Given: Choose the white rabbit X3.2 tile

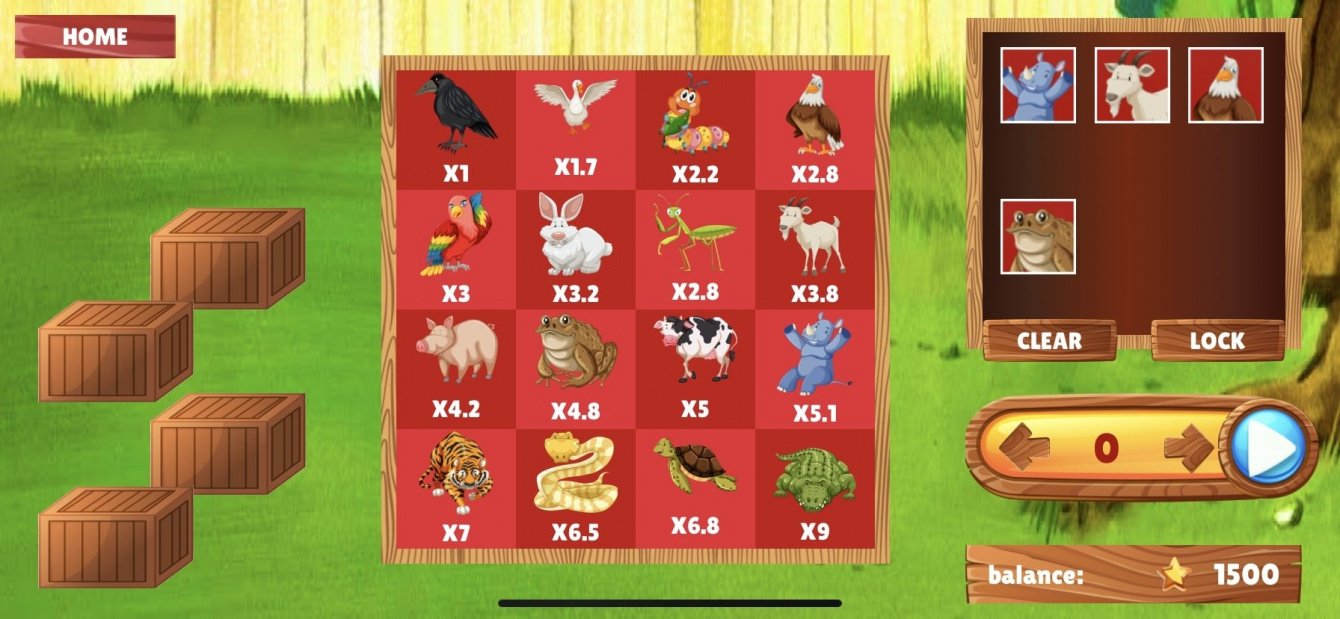Looking at the screenshot, I should click(x=575, y=247).
